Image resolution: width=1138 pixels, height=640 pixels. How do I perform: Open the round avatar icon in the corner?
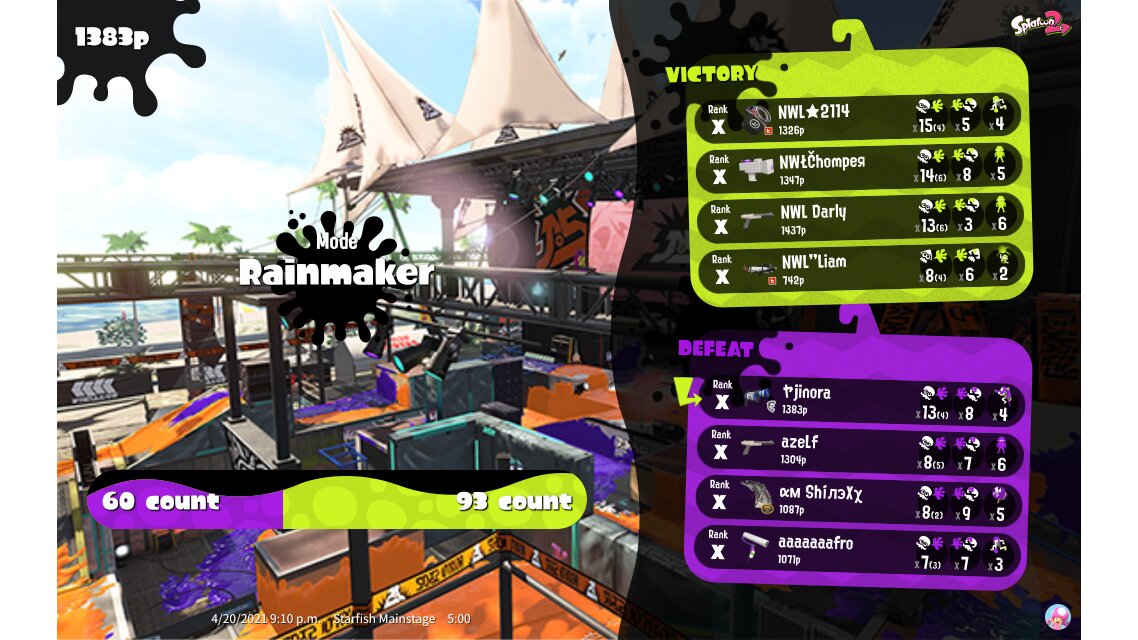1057,616
